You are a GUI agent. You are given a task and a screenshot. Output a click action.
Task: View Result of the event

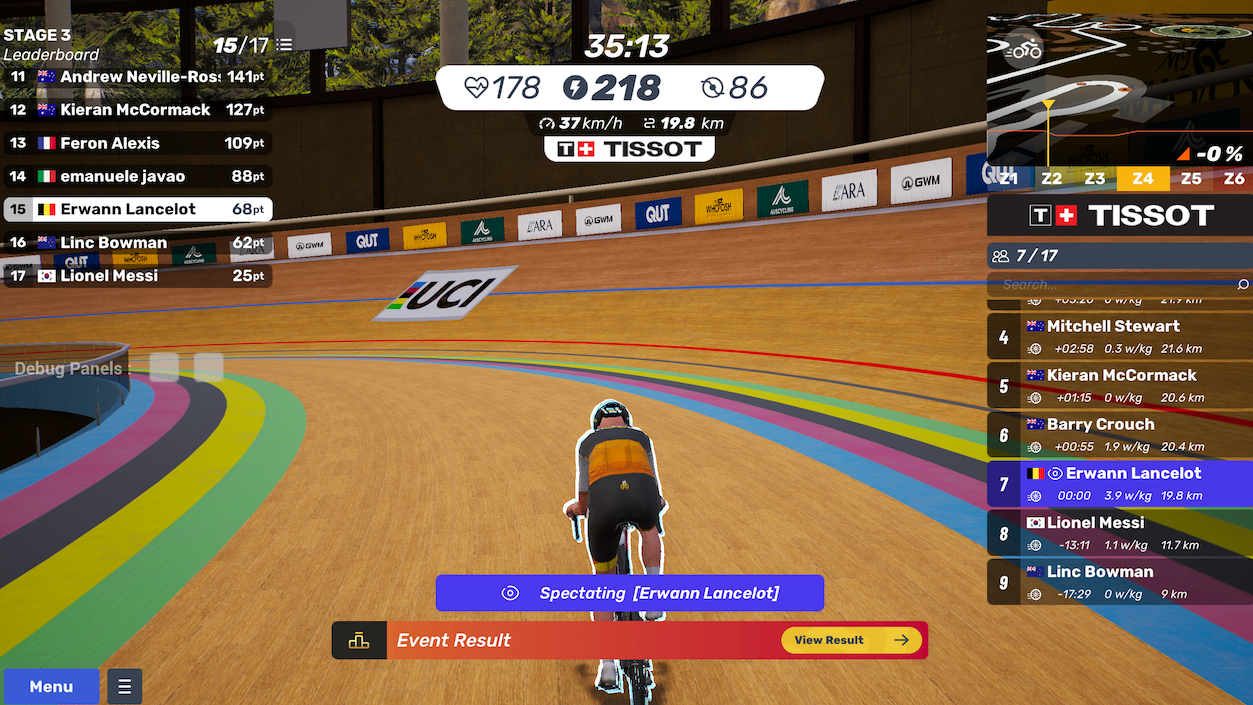click(852, 640)
